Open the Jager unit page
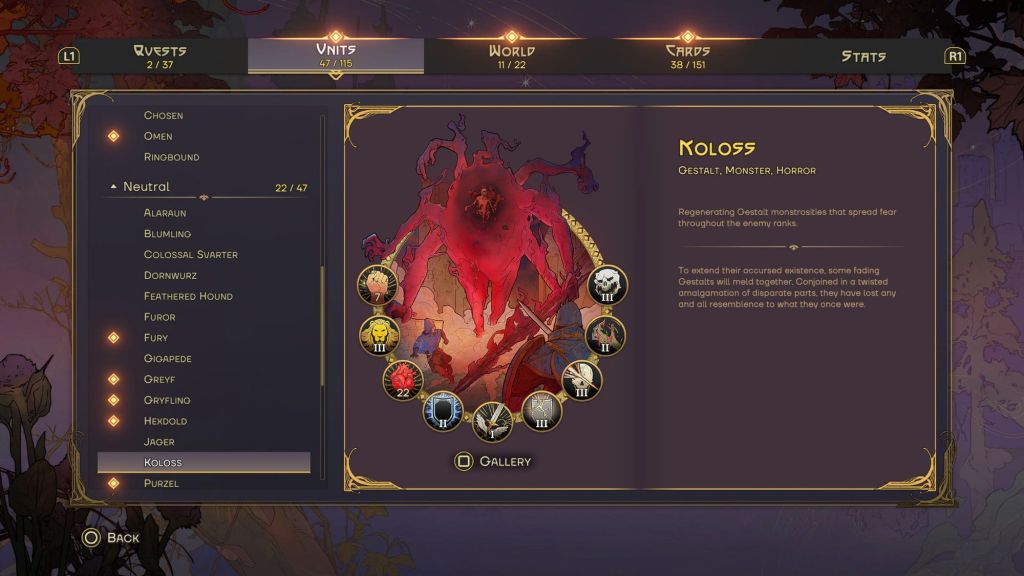The image size is (1024, 576). (159, 442)
